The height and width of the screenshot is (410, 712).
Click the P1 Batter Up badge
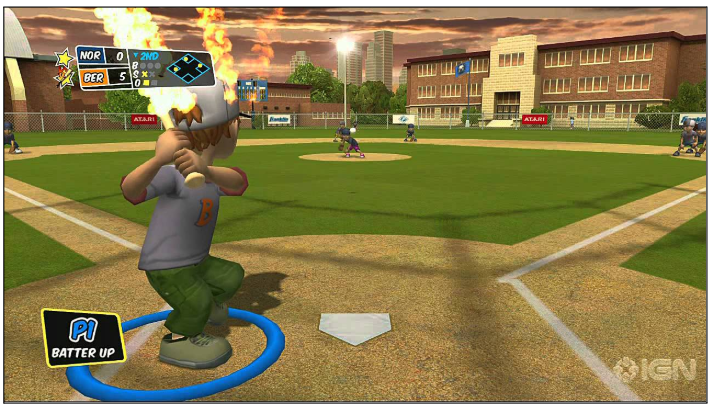83,337
